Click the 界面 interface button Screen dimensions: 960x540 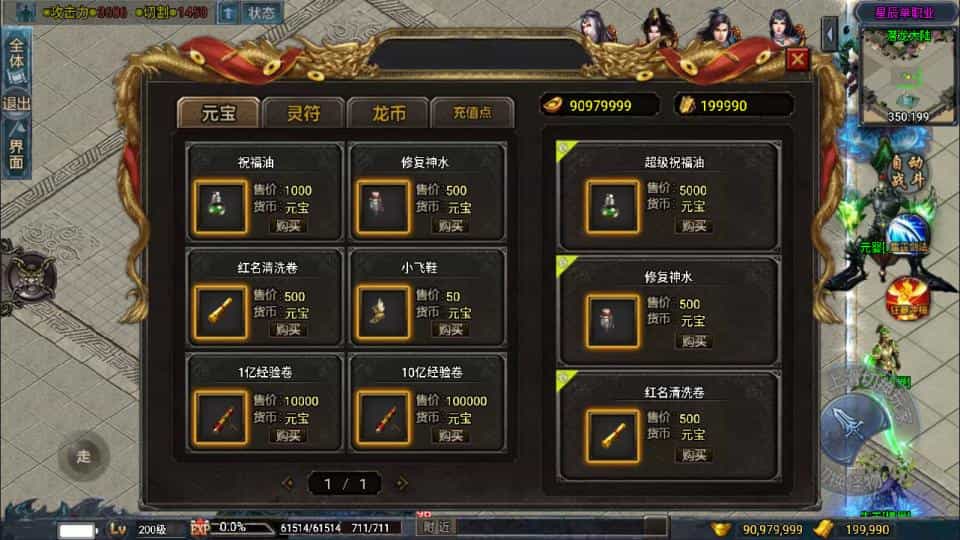pos(17,148)
